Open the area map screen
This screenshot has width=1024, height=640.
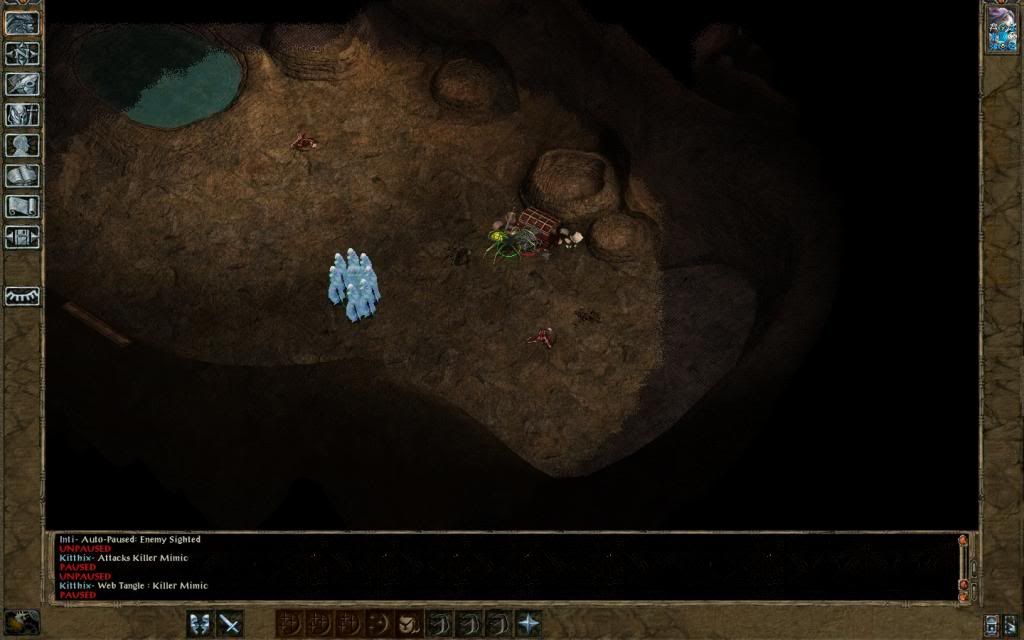click(x=22, y=54)
